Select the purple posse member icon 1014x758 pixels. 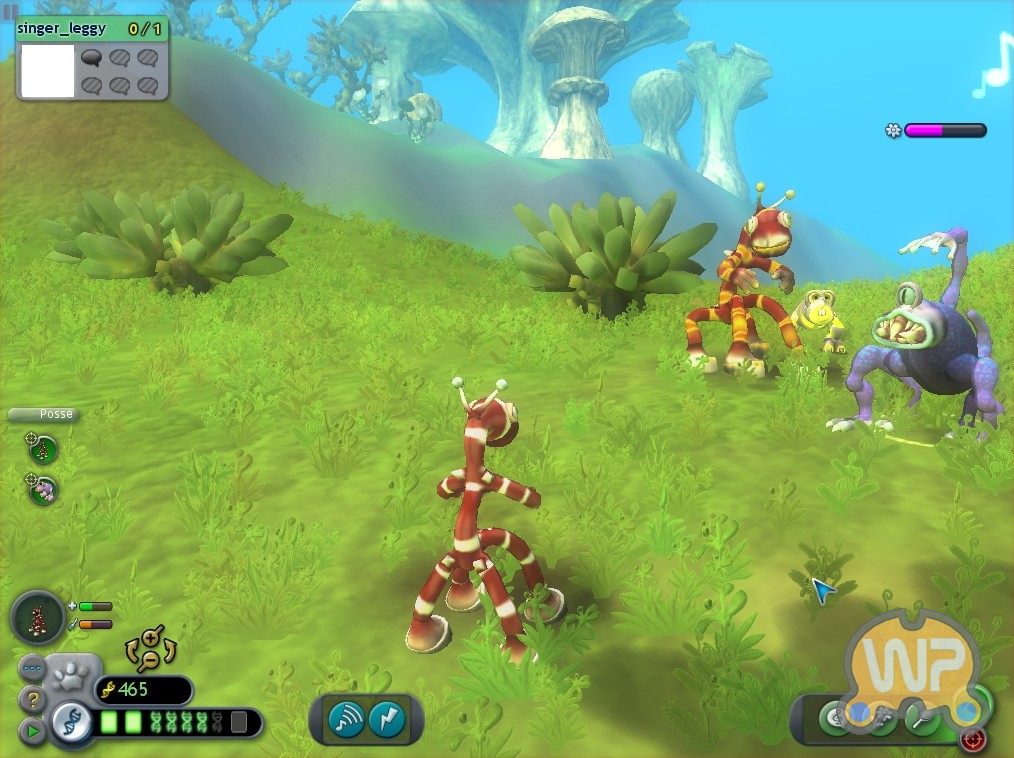coord(43,489)
